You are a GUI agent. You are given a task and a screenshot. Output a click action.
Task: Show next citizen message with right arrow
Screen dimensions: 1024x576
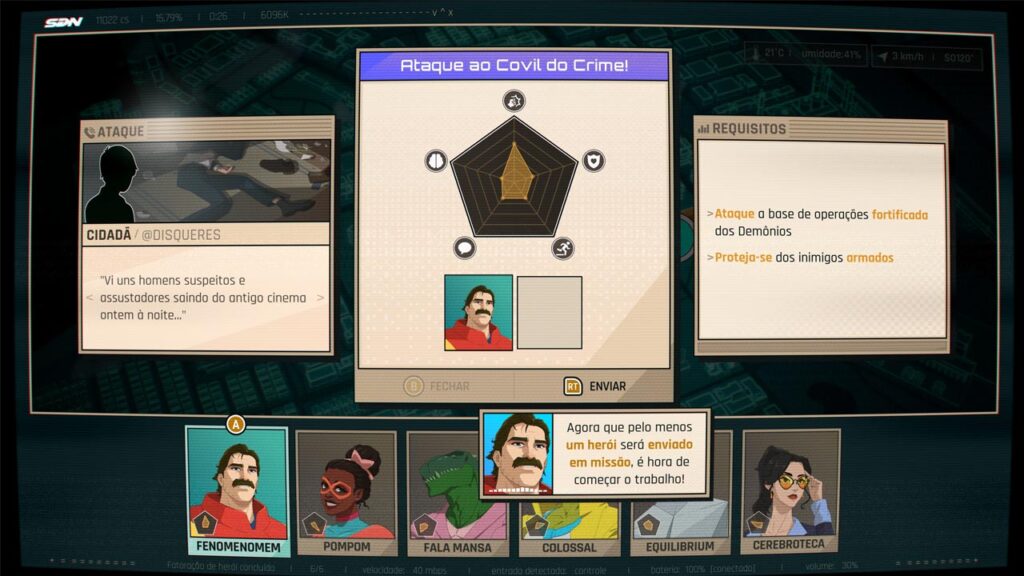tap(321, 298)
